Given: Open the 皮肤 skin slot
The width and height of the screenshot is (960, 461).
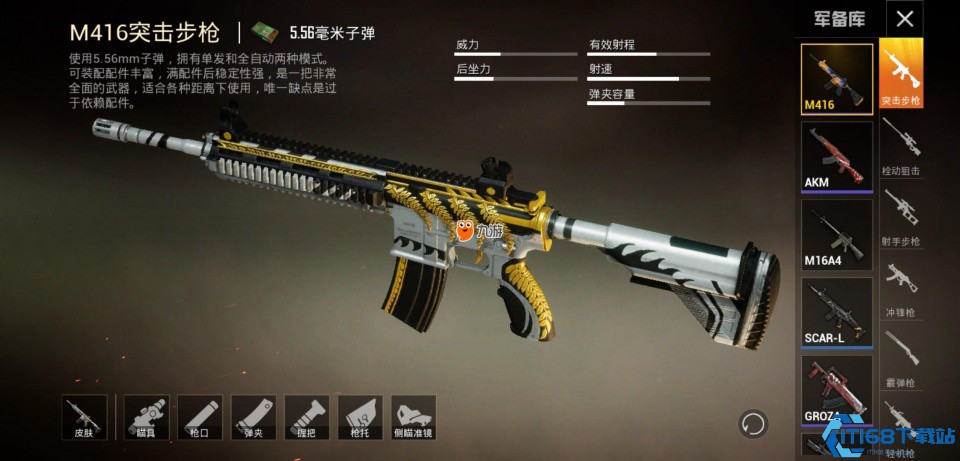Looking at the screenshot, I should pos(83,418).
